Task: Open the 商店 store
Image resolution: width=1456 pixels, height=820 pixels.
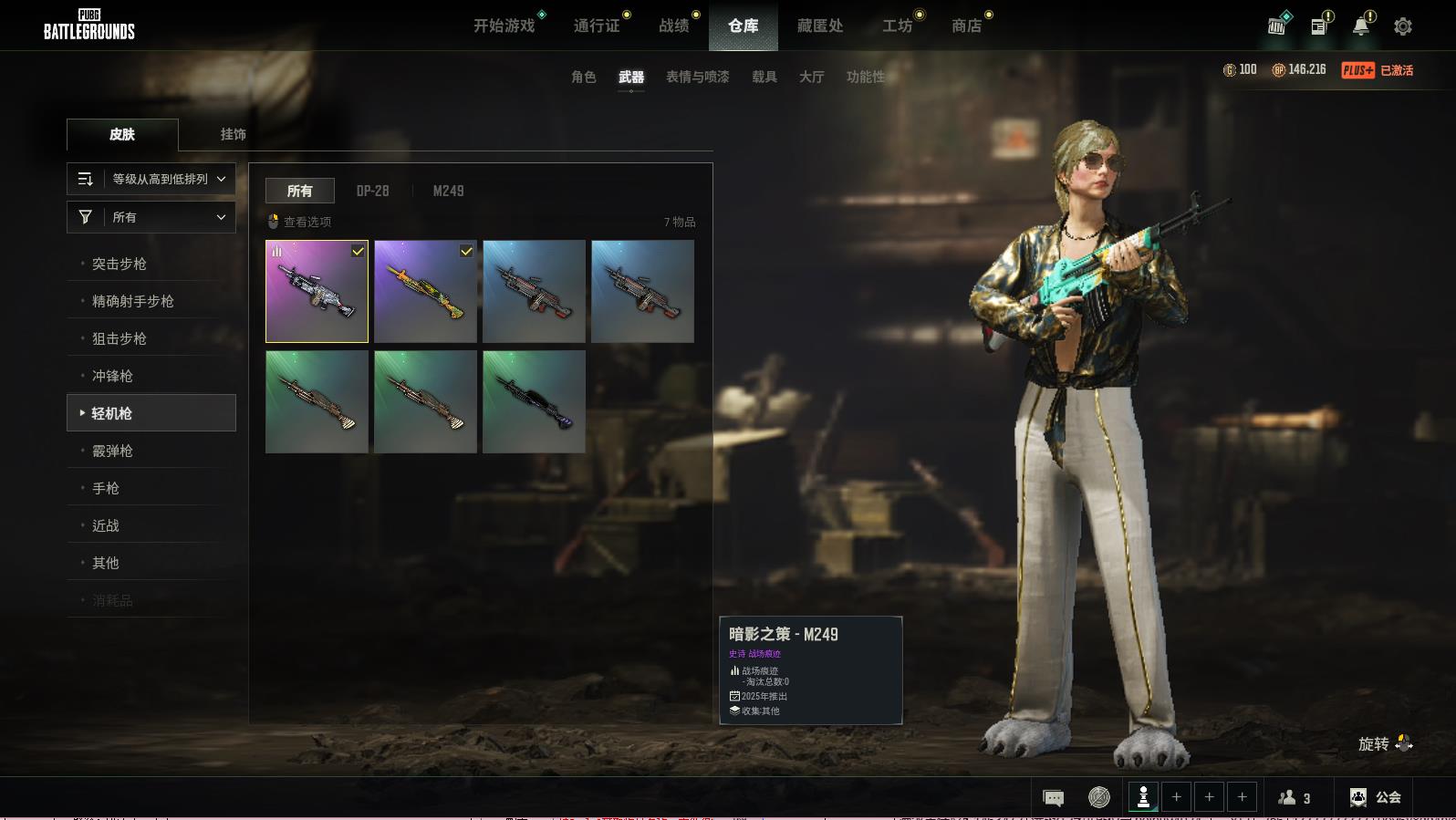Action: (966, 26)
